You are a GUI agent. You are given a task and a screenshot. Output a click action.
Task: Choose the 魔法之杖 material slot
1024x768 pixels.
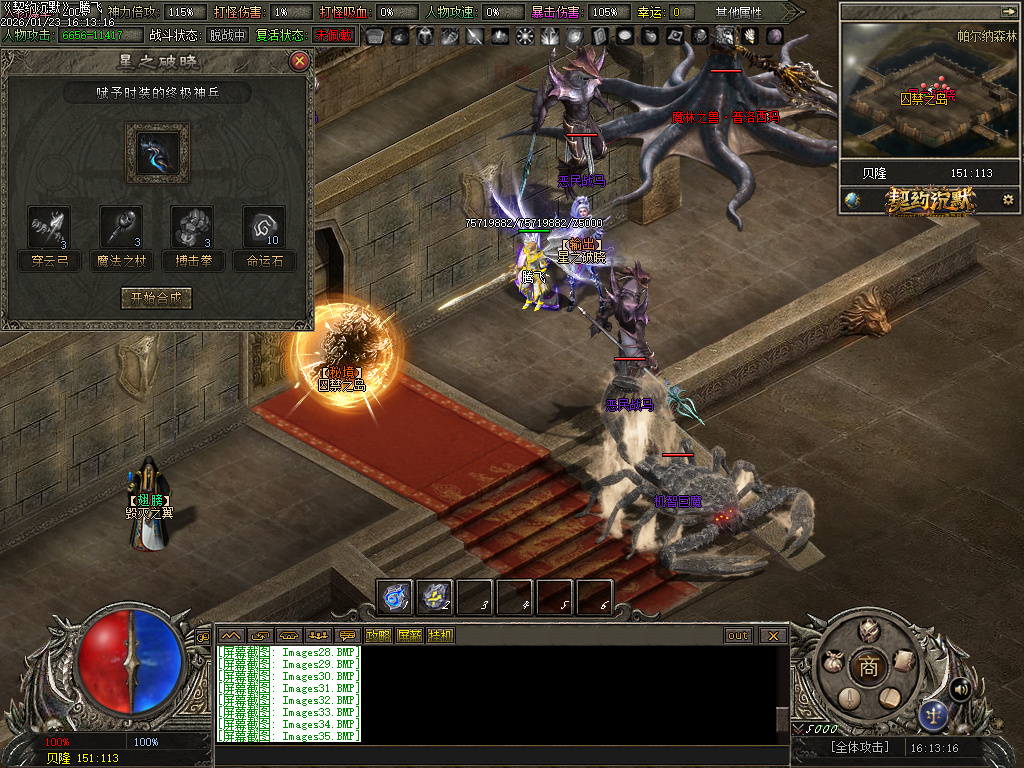(x=121, y=228)
